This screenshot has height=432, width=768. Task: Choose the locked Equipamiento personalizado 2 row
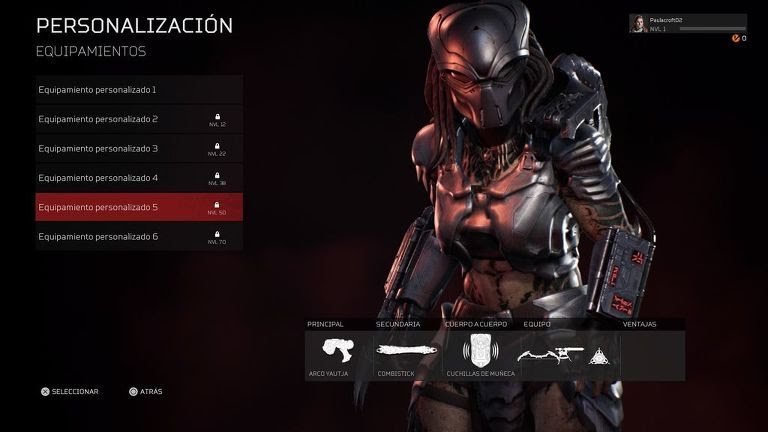[x=138, y=119]
